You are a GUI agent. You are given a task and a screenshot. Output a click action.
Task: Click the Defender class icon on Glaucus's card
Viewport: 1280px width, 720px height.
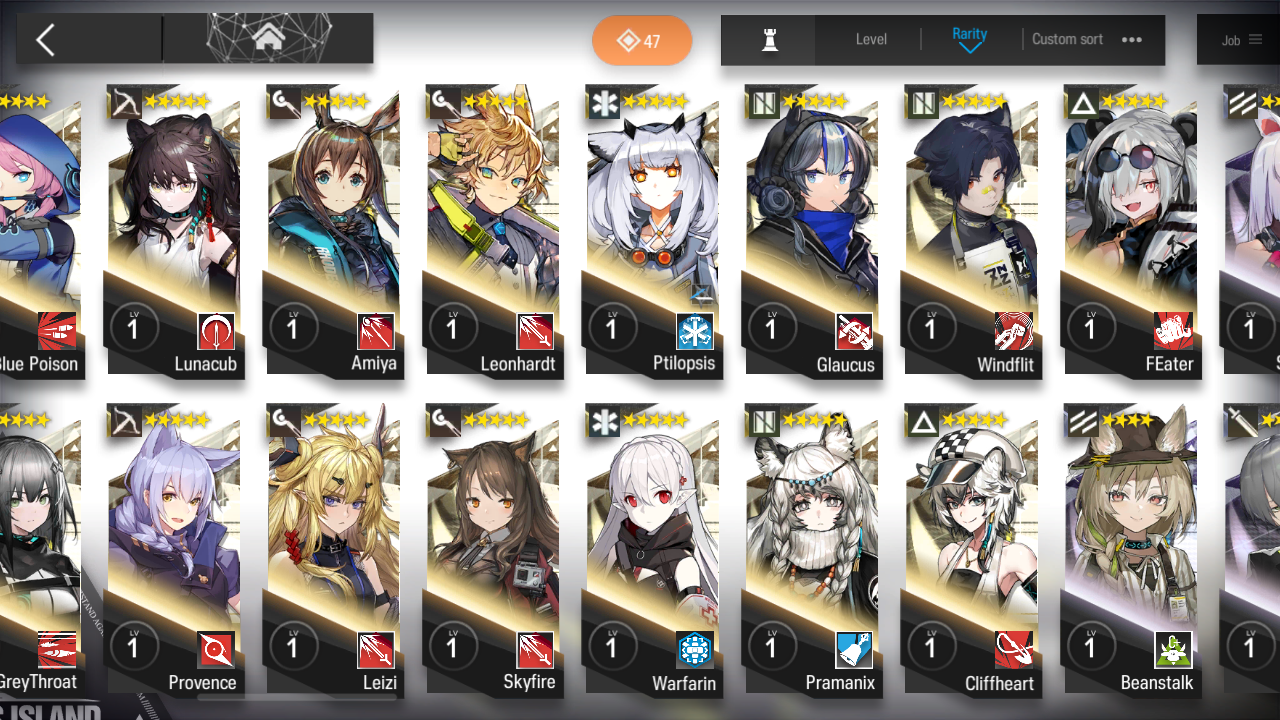[x=762, y=102]
